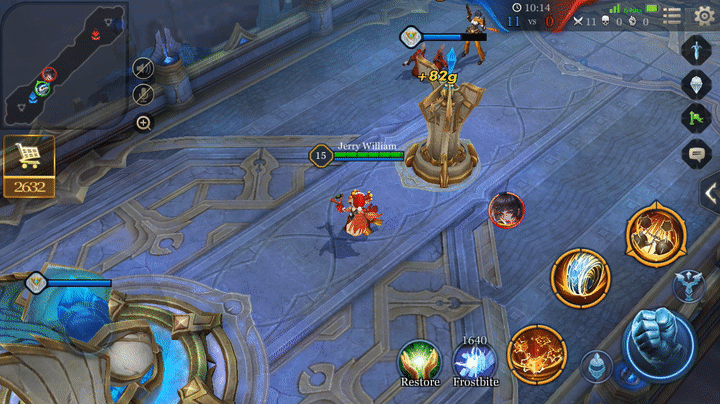The width and height of the screenshot is (720, 404).
Task: Open the quick chat bubble
Action: (696, 153)
